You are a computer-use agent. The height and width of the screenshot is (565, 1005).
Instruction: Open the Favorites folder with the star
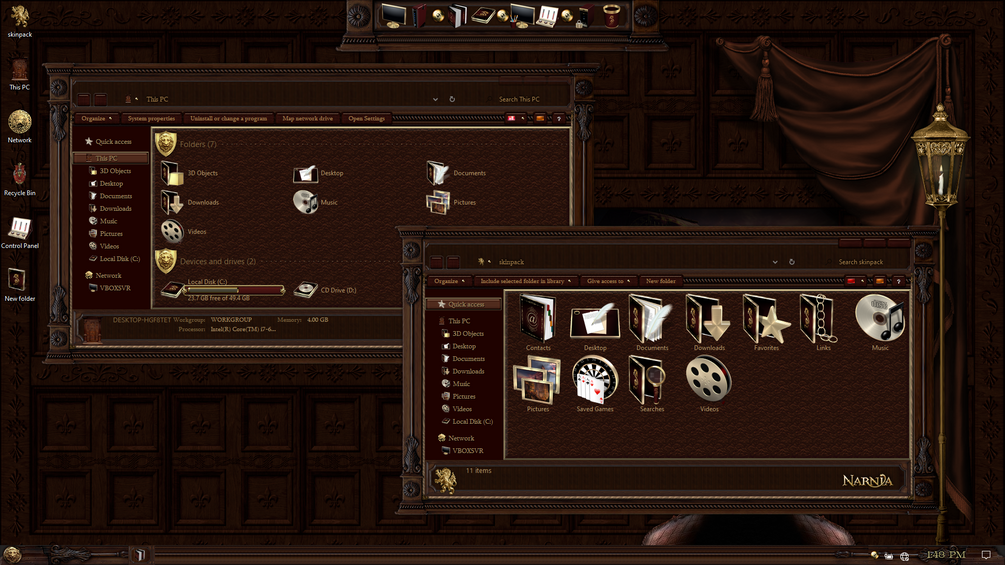[766, 321]
